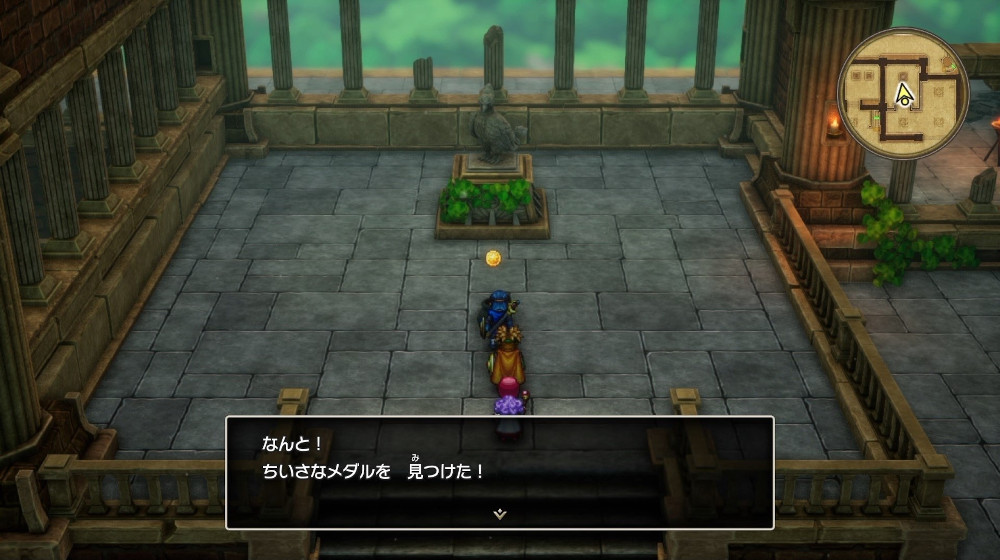
Task: Advance the dialogue with the down arrow
Action: pyautogui.click(x=500, y=513)
